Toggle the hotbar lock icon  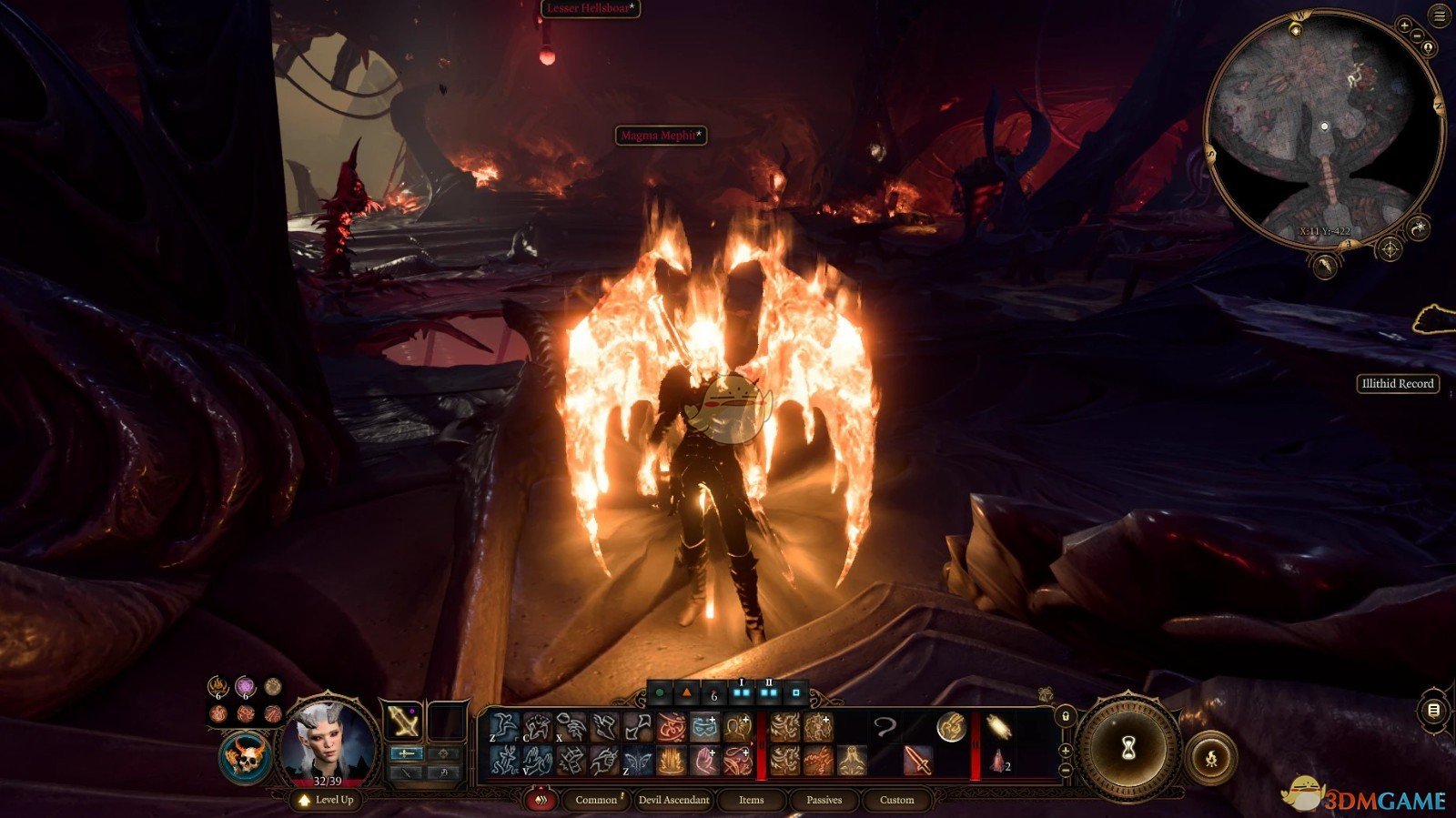pos(1066,716)
